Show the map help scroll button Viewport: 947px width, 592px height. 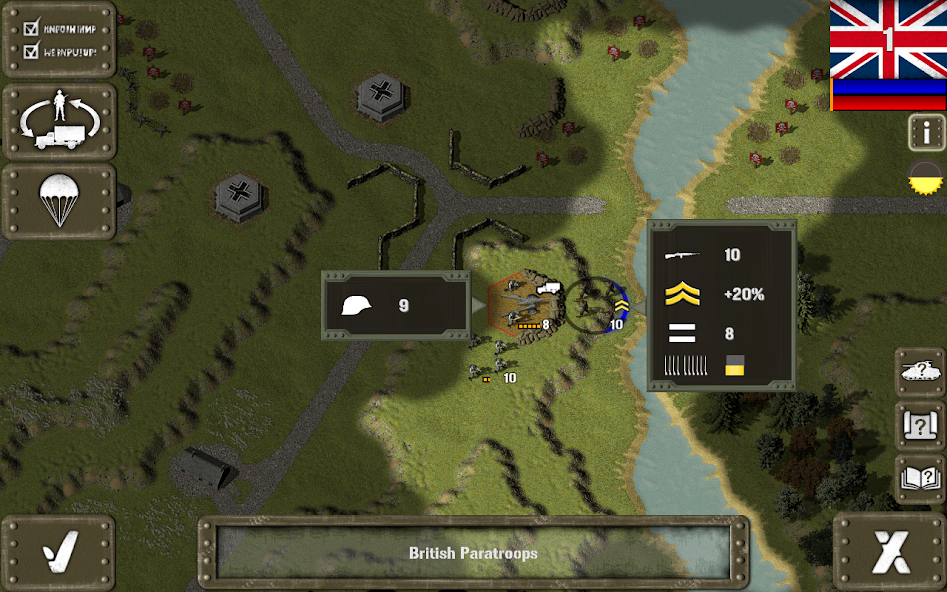920,427
